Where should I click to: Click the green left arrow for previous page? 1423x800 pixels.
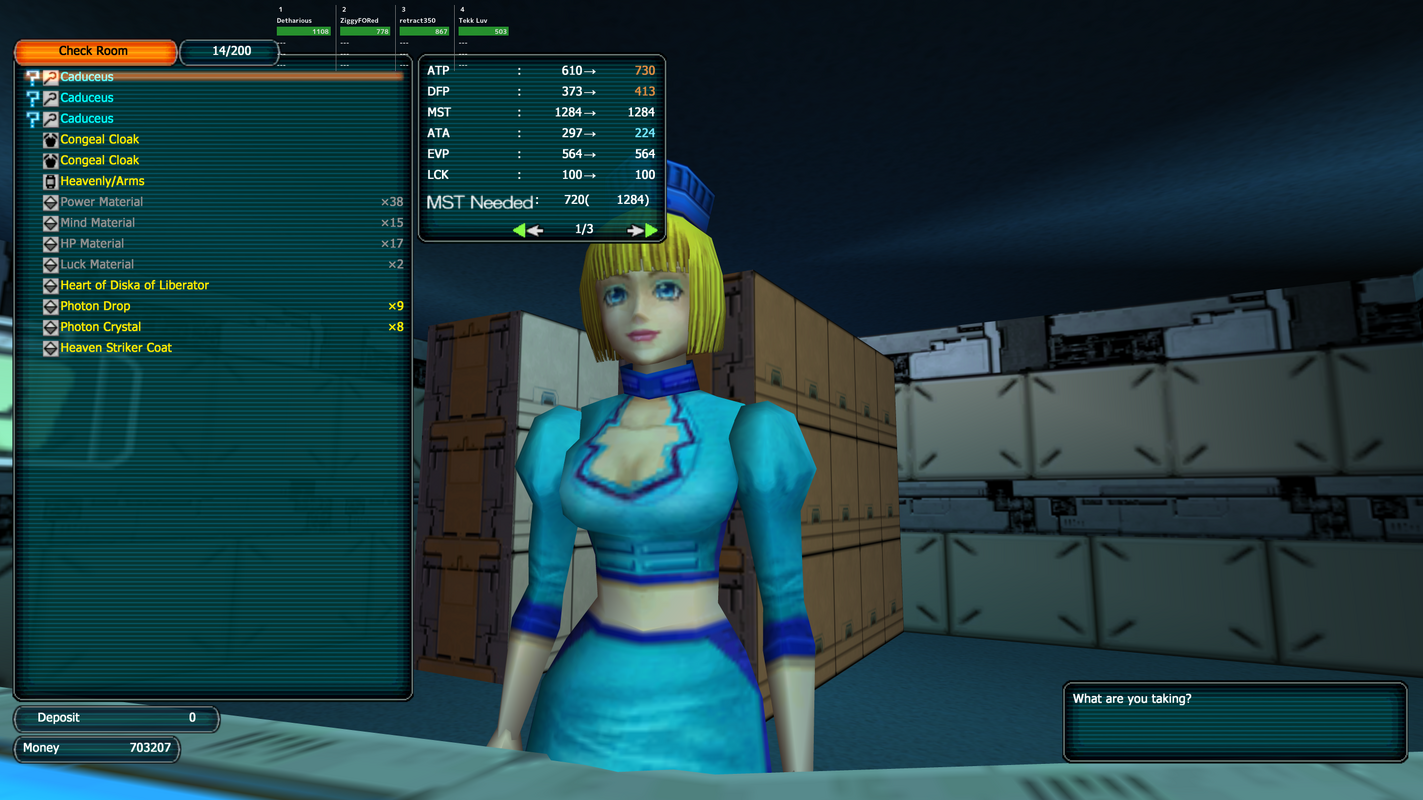coord(520,229)
